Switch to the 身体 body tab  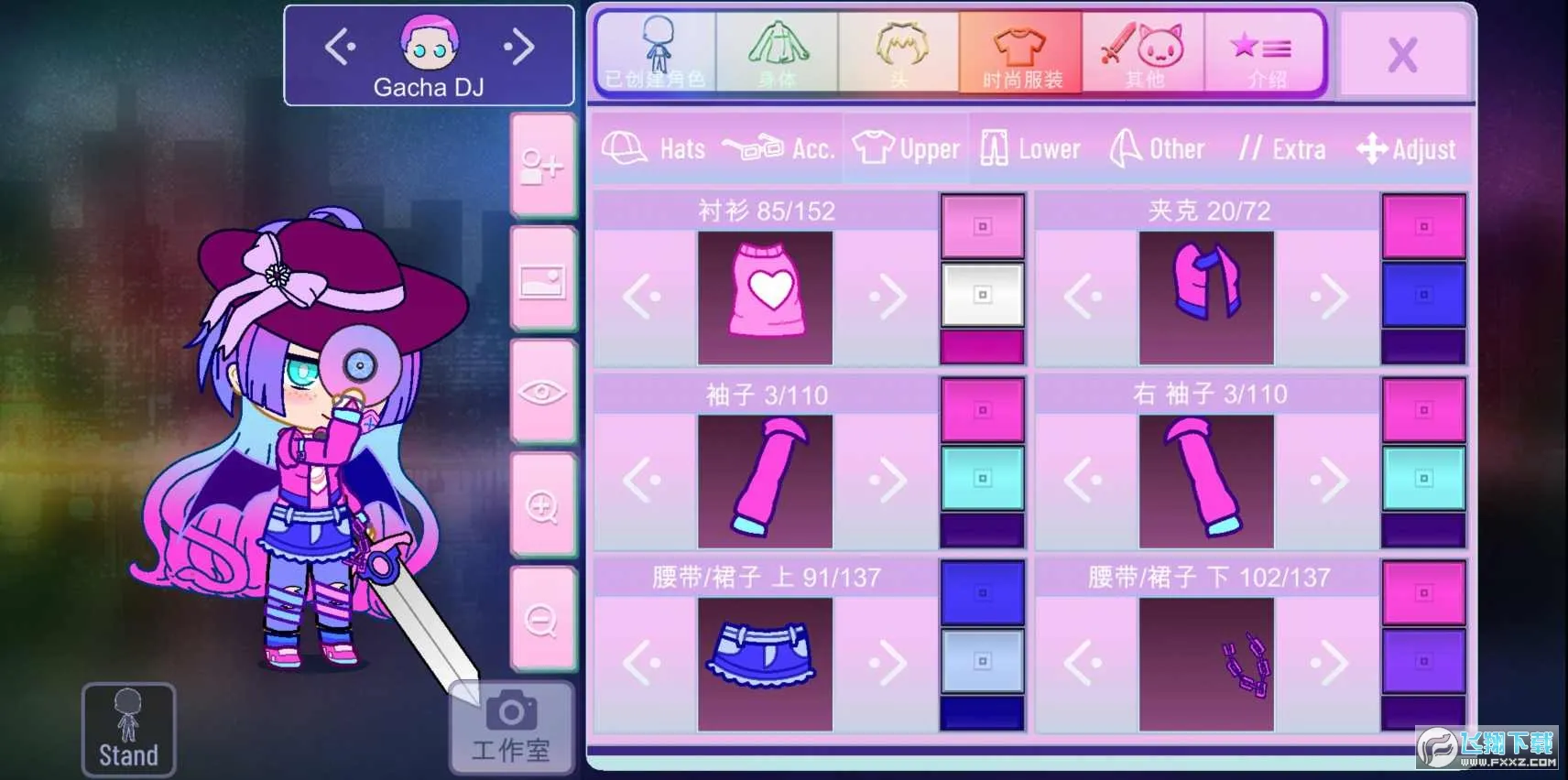777,50
